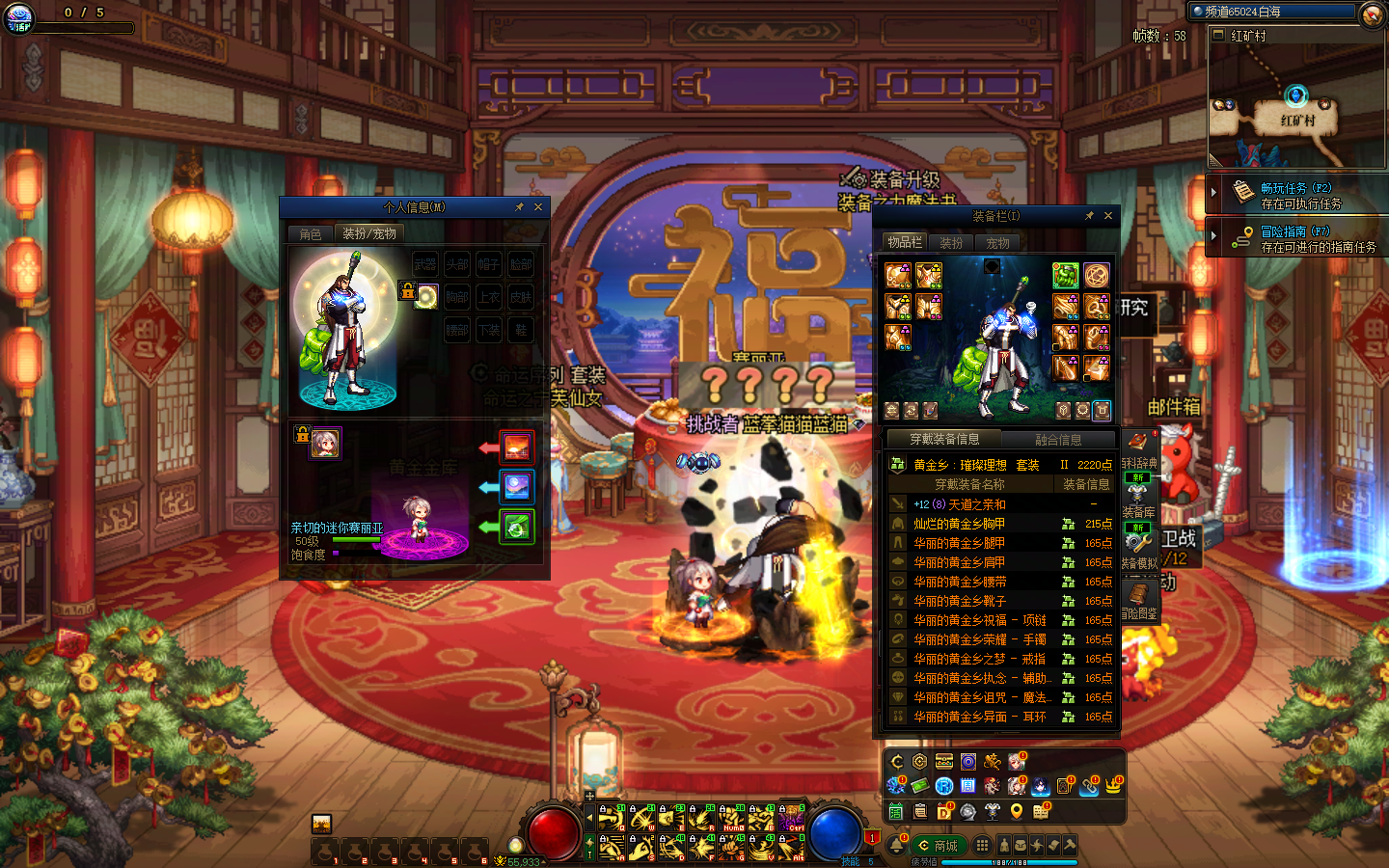Open the 商城 shop
Image resolution: width=1389 pixels, height=868 pixels.
pos(939,846)
